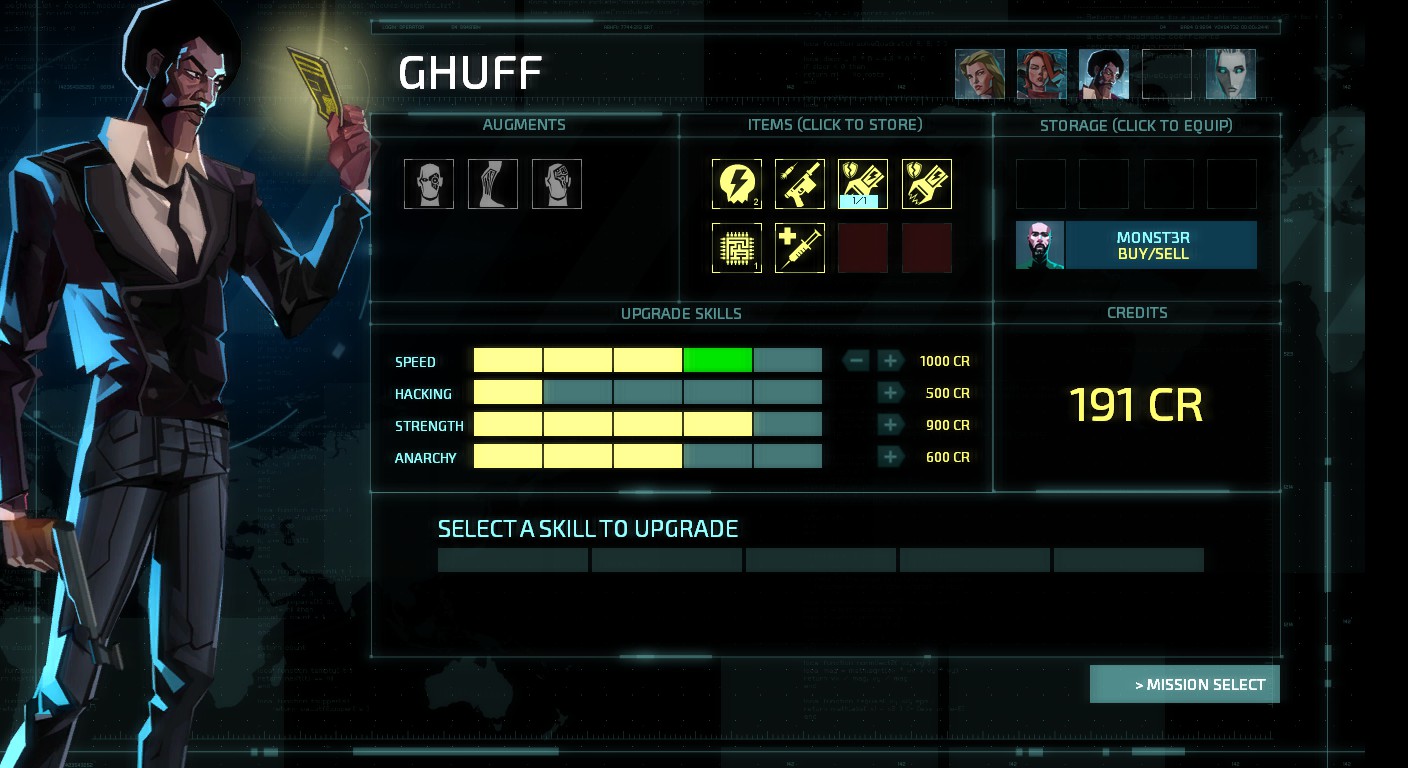The image size is (1408, 768).
Task: Inspect the circuit-patterned head augment
Action: click(557, 184)
